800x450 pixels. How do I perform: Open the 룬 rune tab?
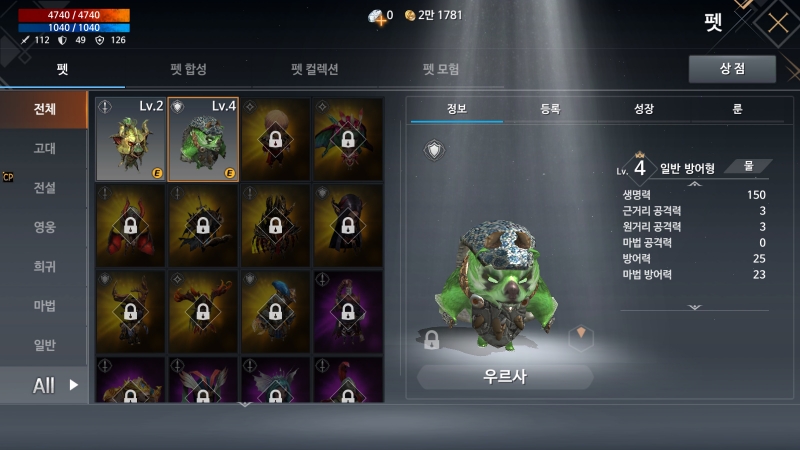(x=737, y=108)
